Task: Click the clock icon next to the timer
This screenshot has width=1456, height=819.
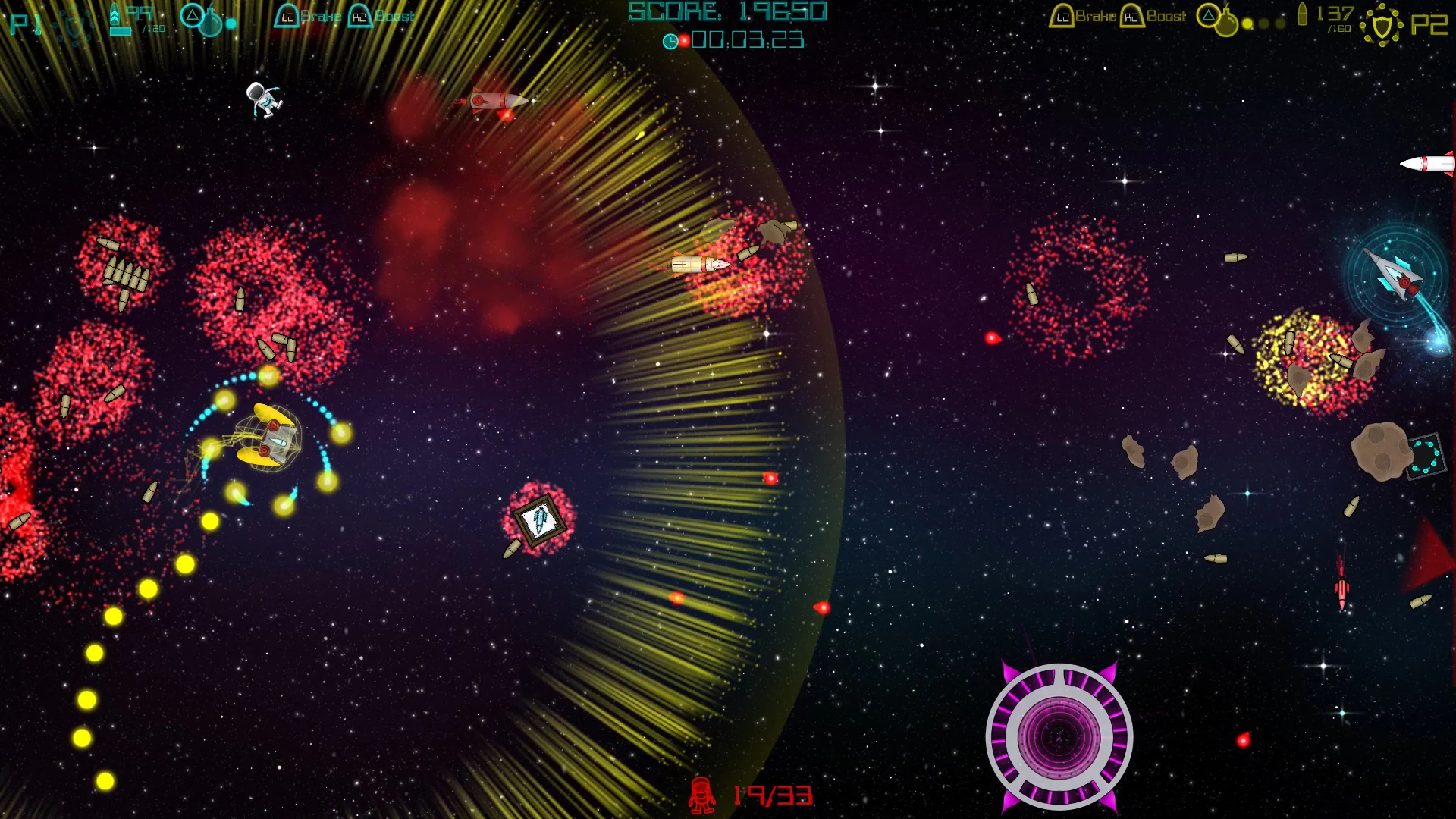Action: click(x=671, y=42)
